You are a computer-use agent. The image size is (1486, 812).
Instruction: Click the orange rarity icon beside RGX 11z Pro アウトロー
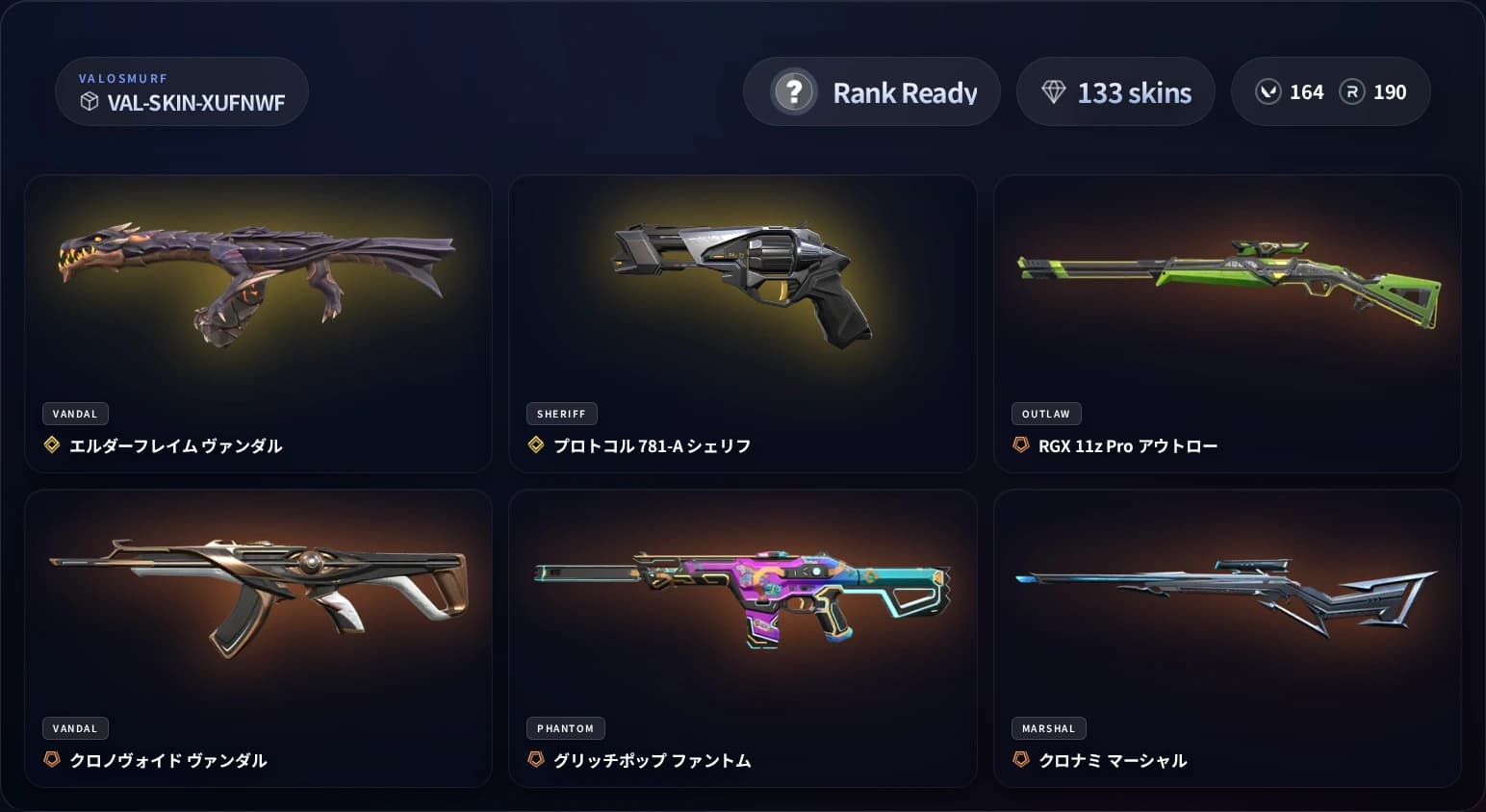click(x=1020, y=444)
